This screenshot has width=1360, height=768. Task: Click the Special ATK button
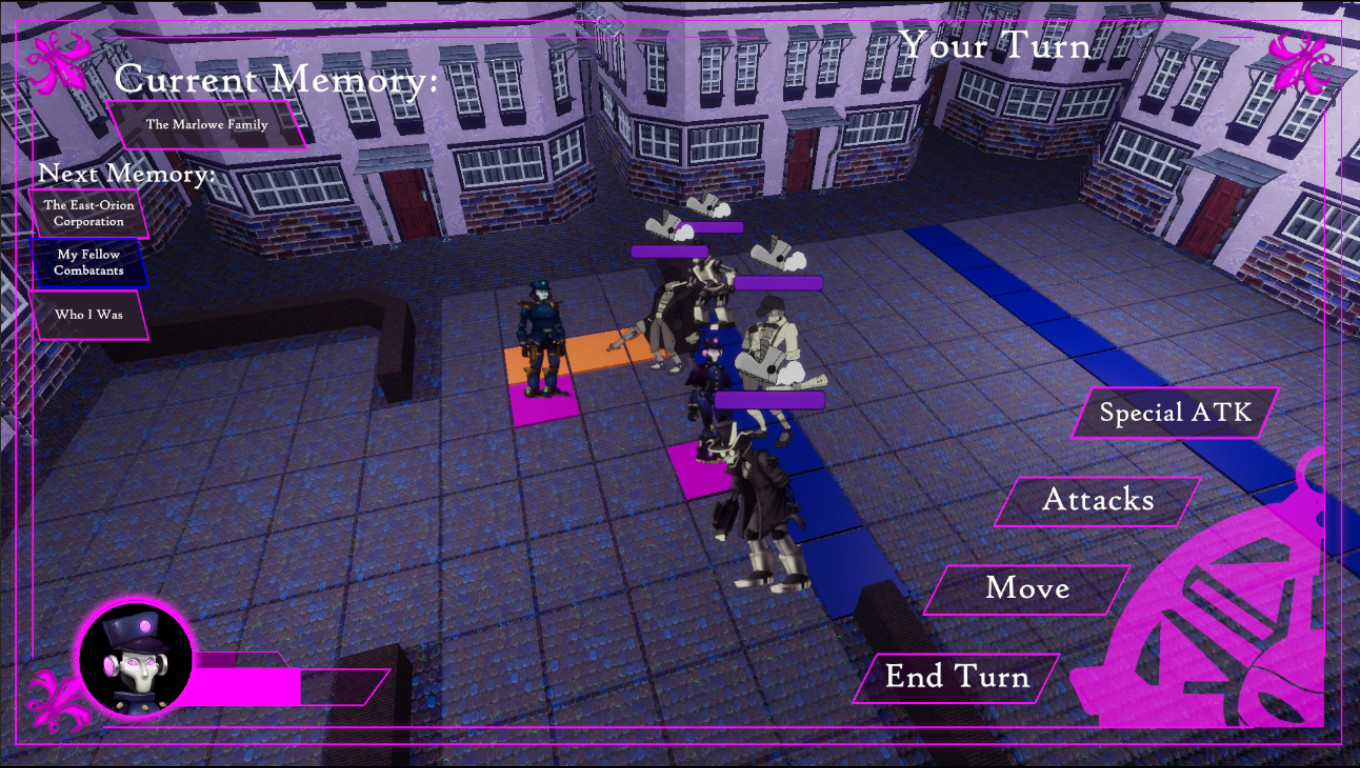(x=1173, y=411)
